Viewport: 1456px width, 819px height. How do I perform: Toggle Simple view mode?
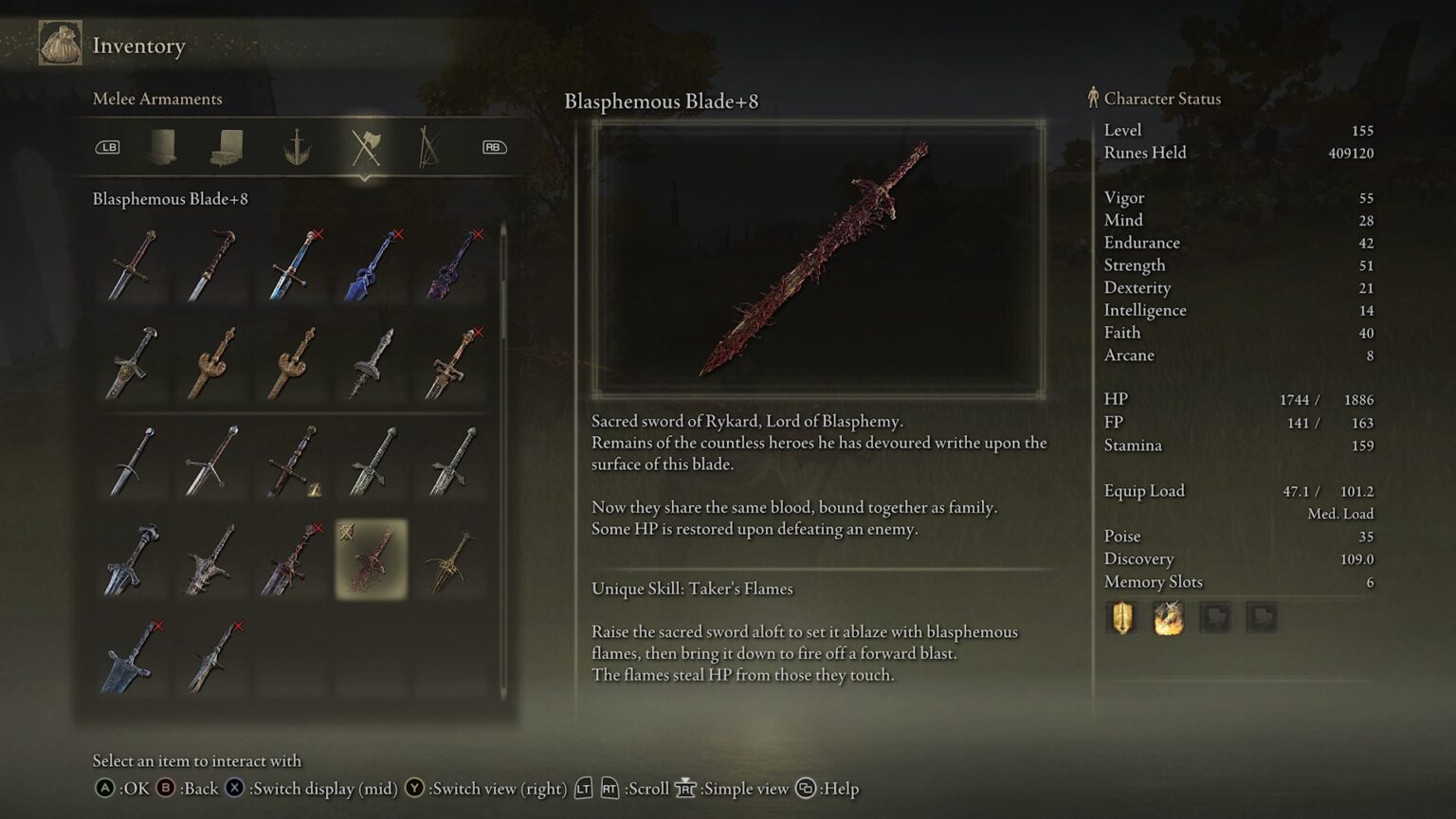pos(685,788)
